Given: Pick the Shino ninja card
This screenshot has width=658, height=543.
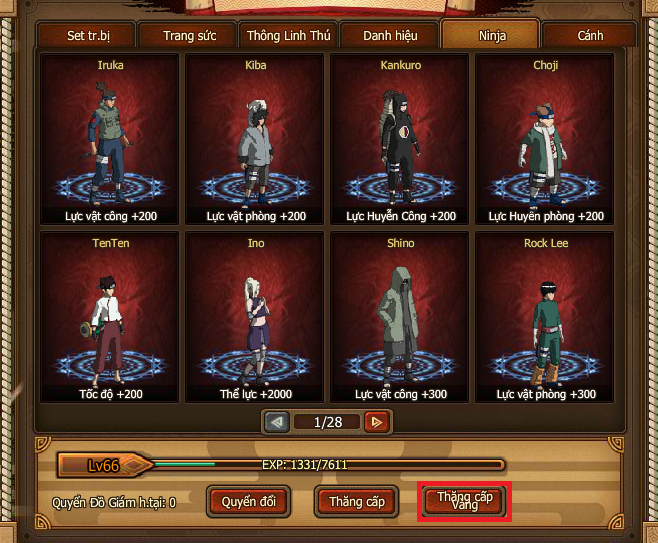Looking at the screenshot, I should click(400, 318).
